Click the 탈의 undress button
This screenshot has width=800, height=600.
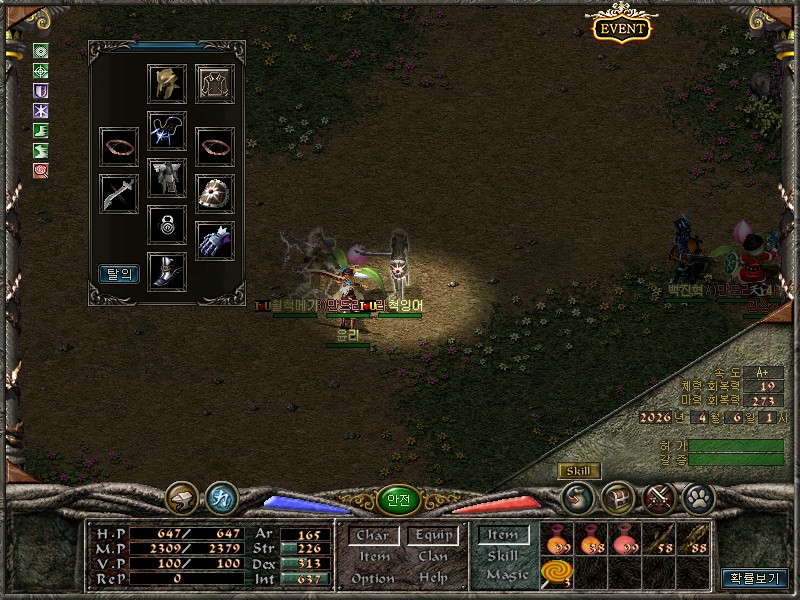click(119, 273)
